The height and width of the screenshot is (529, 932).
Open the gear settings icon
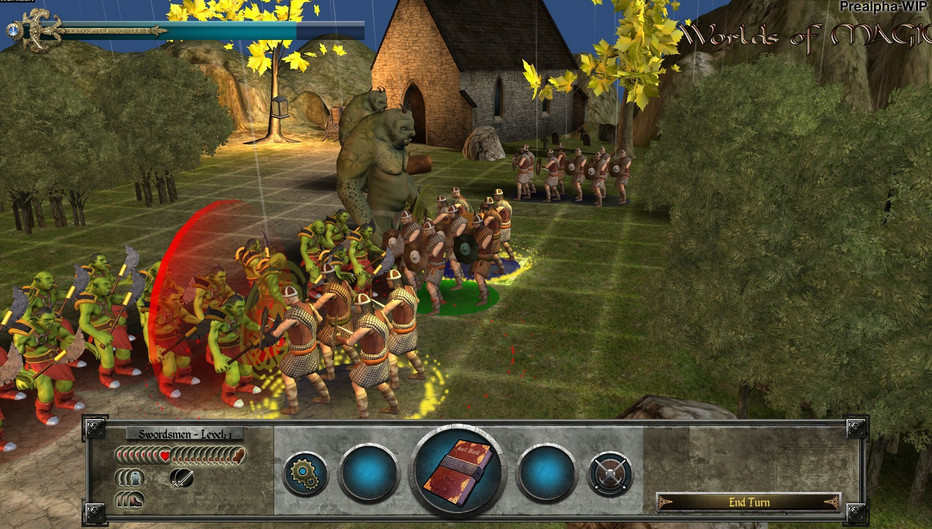coord(305,474)
